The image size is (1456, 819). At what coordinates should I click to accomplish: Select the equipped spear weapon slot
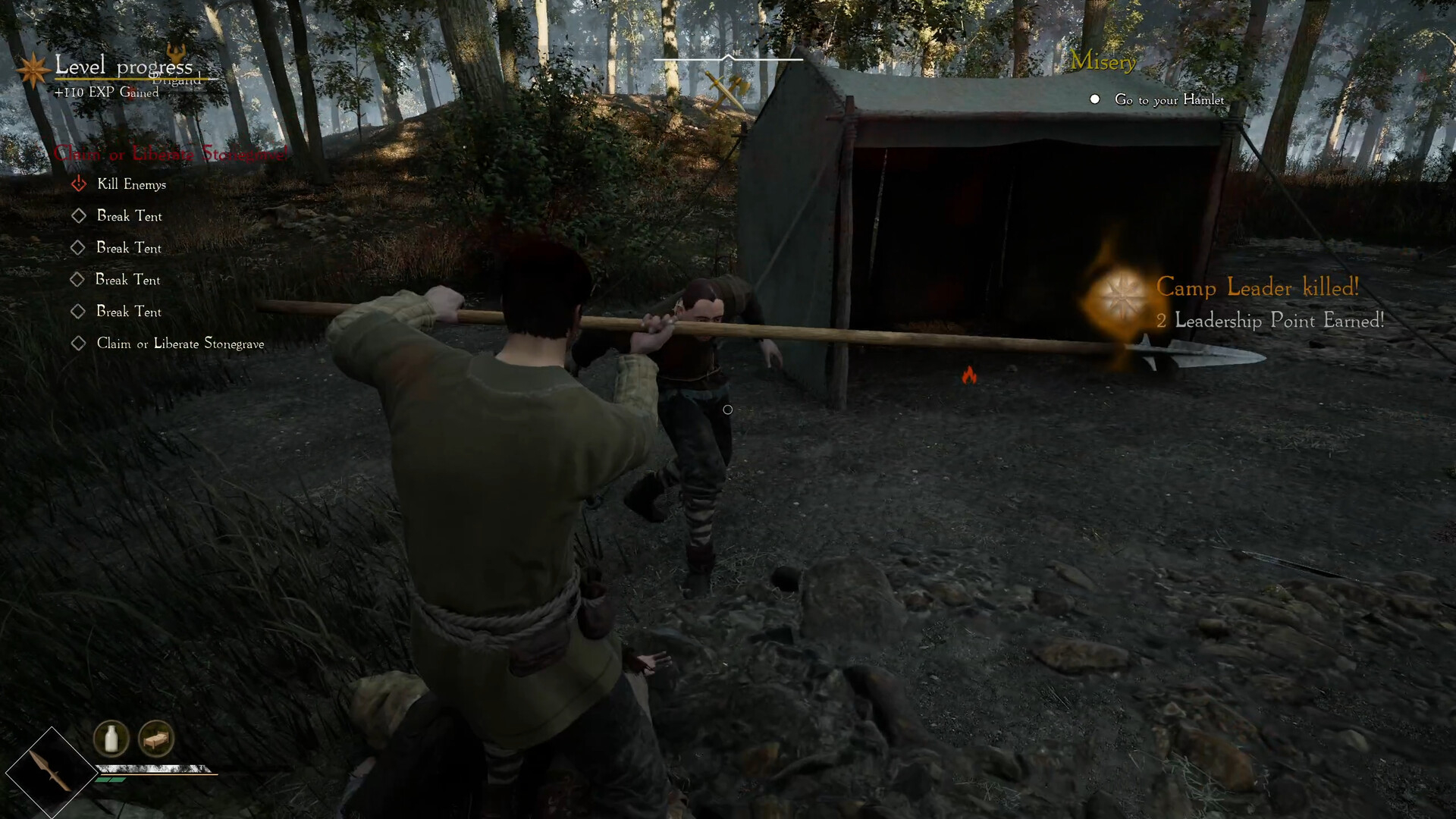50,772
